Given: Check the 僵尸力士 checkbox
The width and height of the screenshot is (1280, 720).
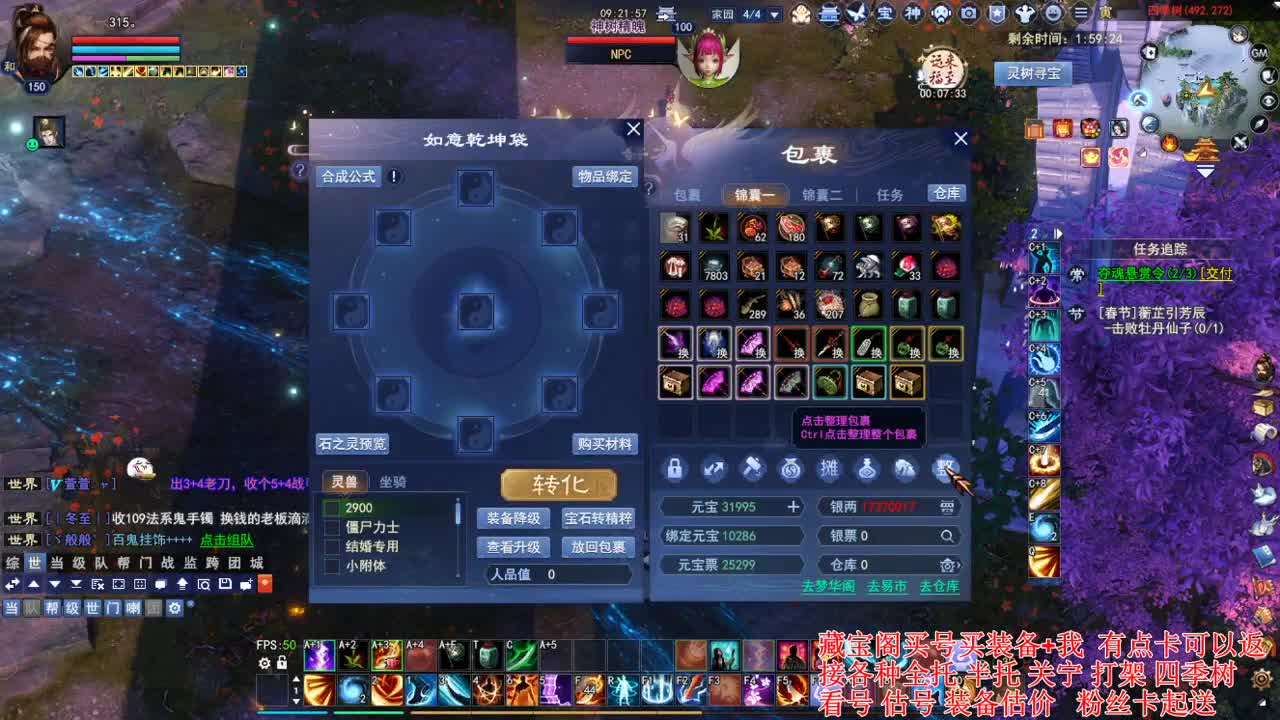Looking at the screenshot, I should coord(331,527).
